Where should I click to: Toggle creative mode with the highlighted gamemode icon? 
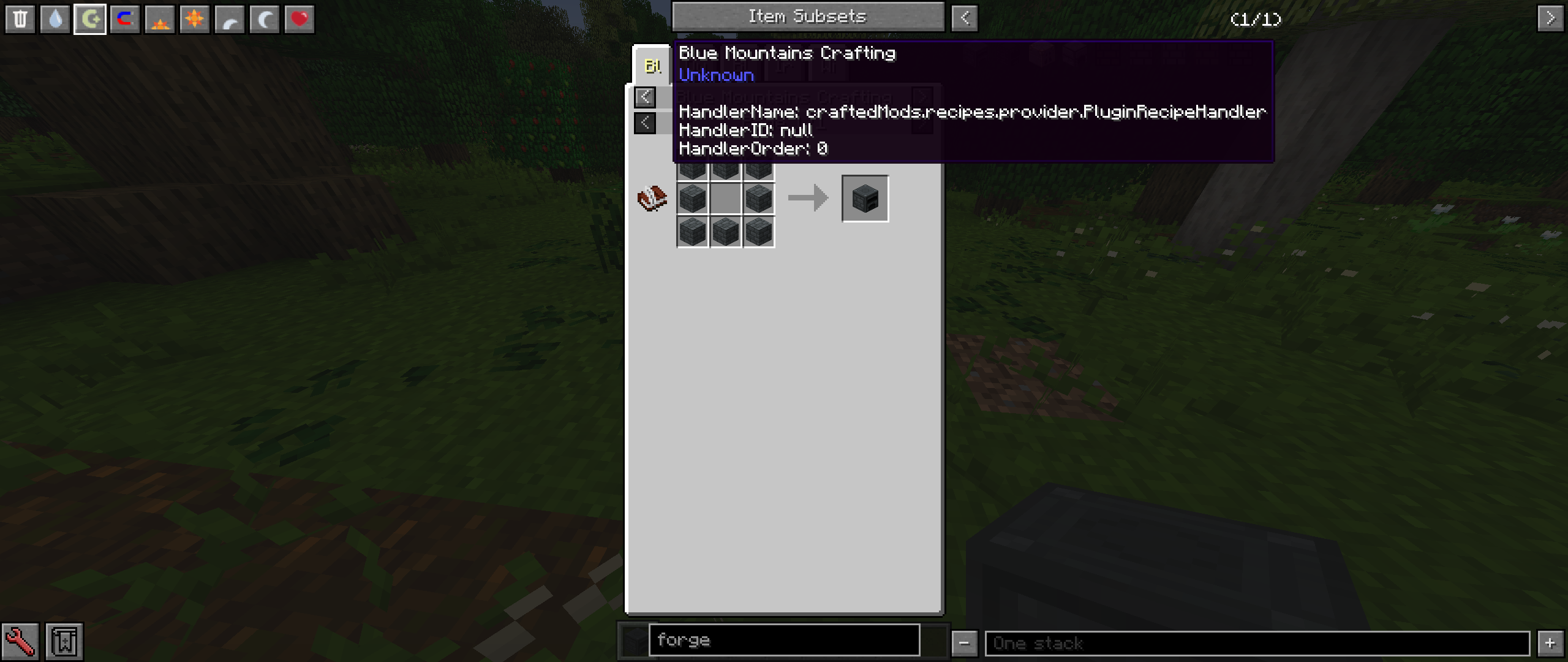(90, 18)
